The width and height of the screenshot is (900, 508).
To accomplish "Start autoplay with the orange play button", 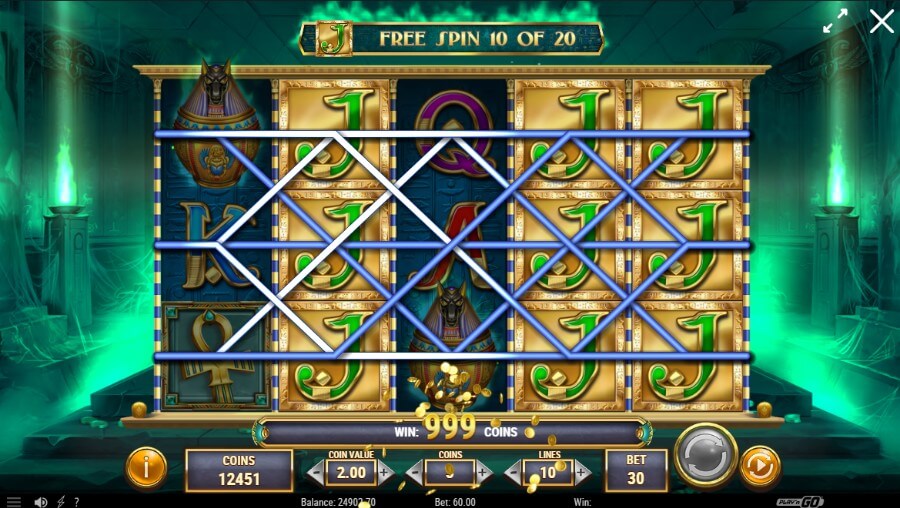I will click(759, 467).
